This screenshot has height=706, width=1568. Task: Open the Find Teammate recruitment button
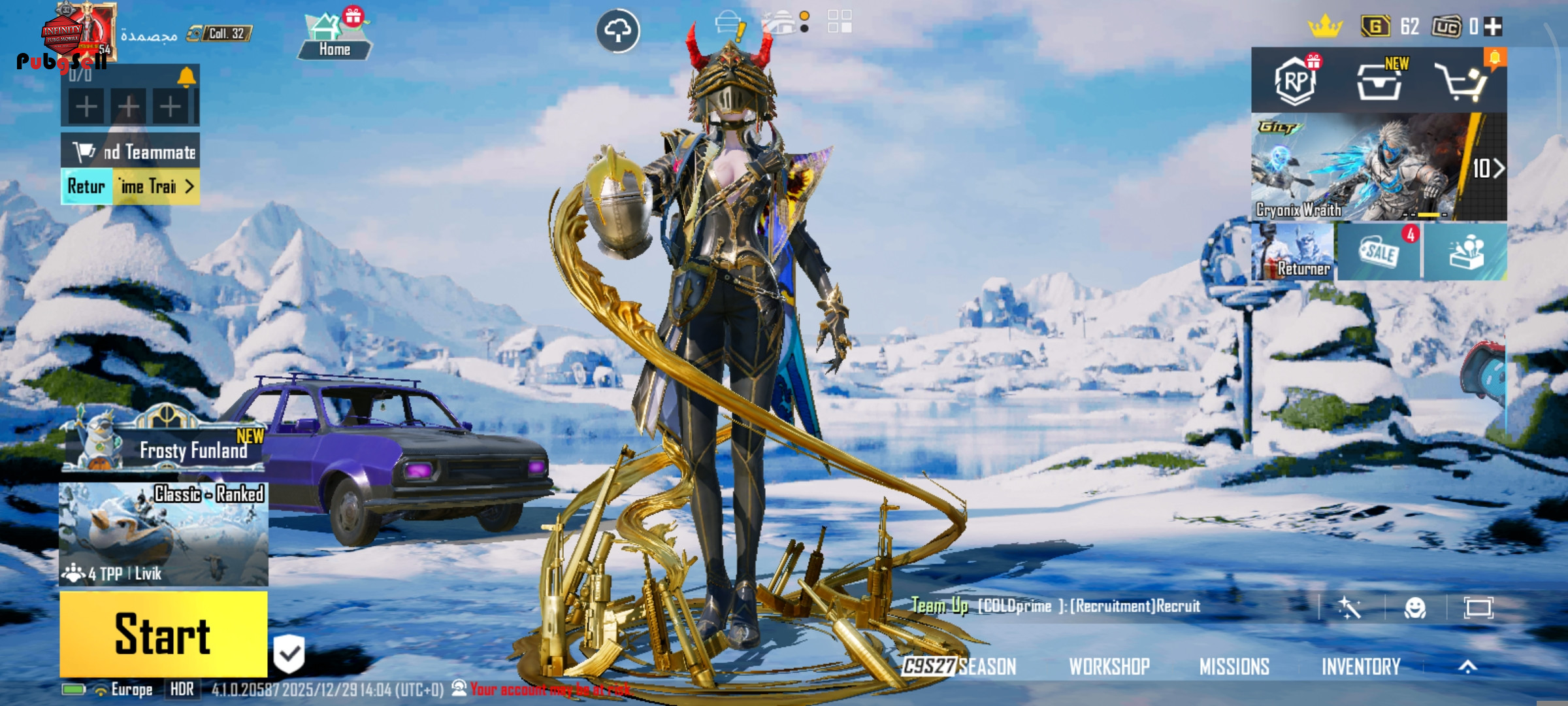tap(131, 152)
